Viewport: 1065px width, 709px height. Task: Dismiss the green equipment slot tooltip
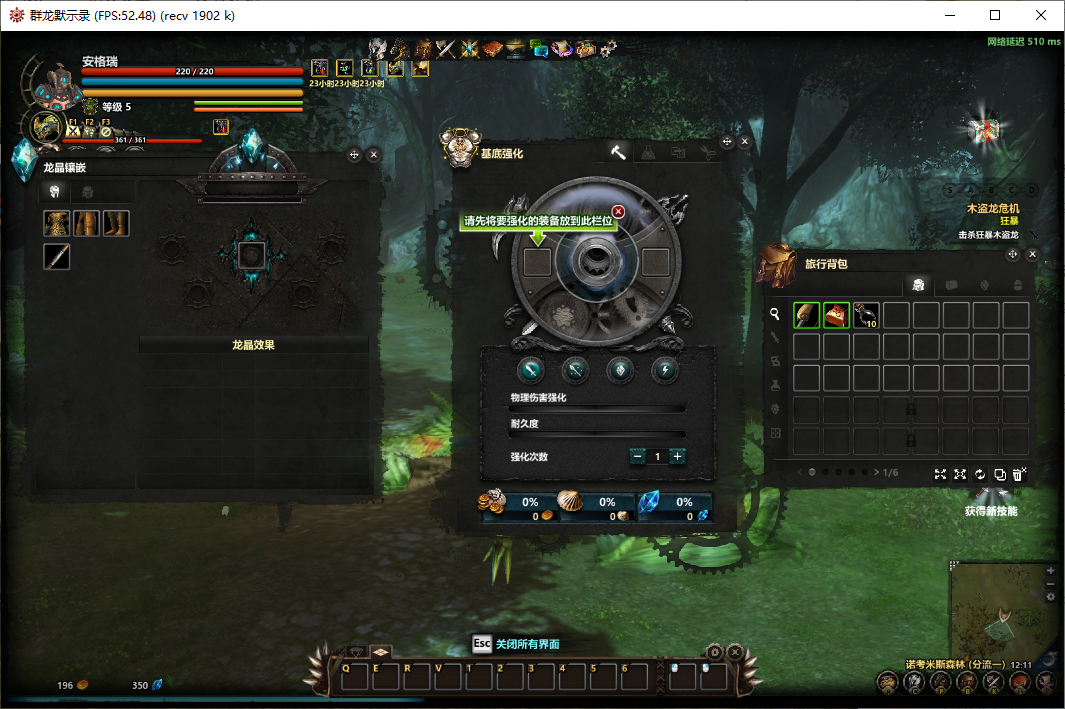[618, 211]
